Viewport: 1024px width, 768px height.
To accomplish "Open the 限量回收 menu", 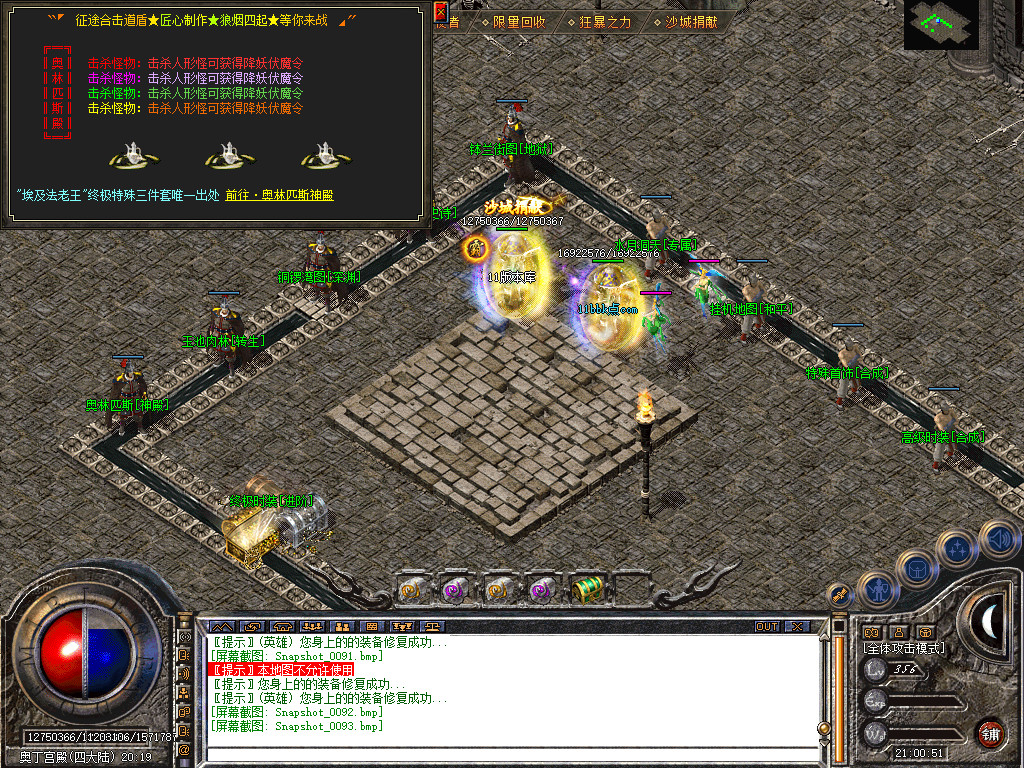I will pos(518,21).
